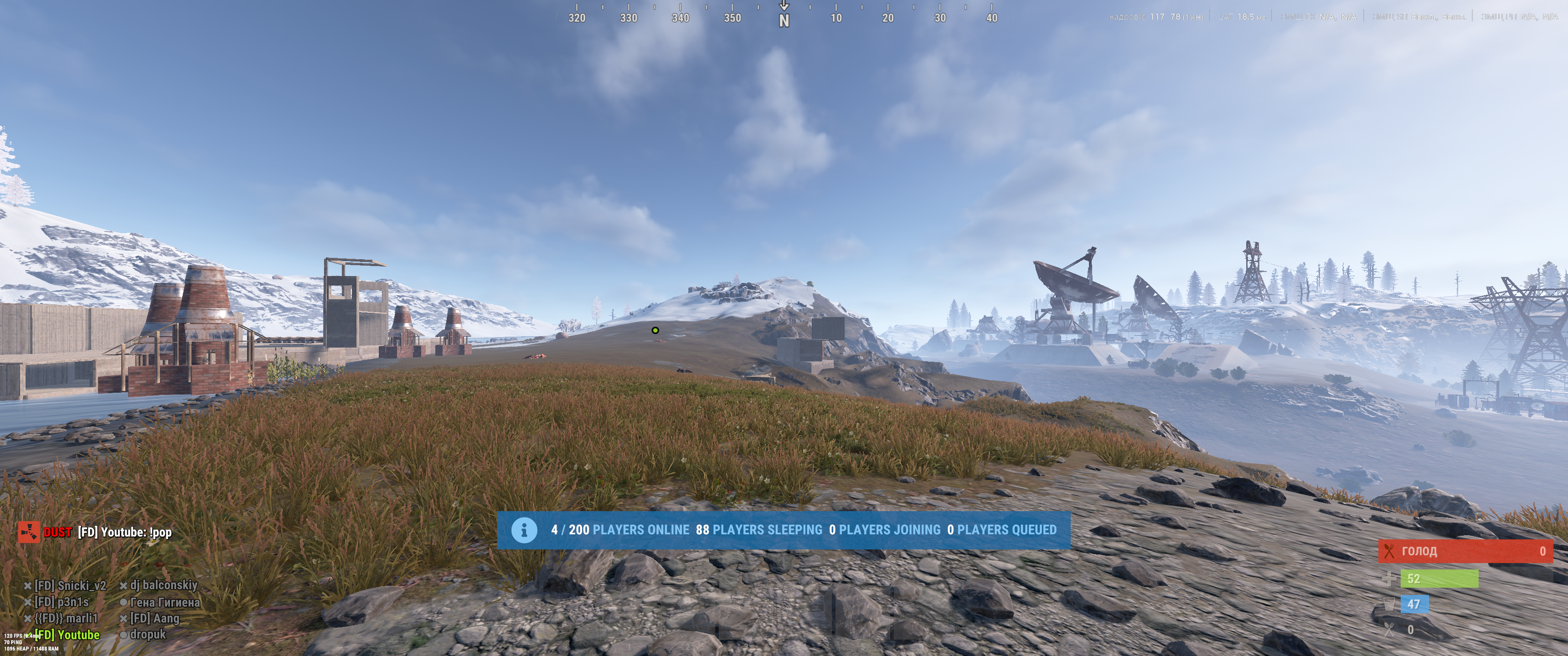This screenshot has height=656, width=1568.
Task: Choose {{FD}} marli1 in the team list
Action: coord(66,618)
